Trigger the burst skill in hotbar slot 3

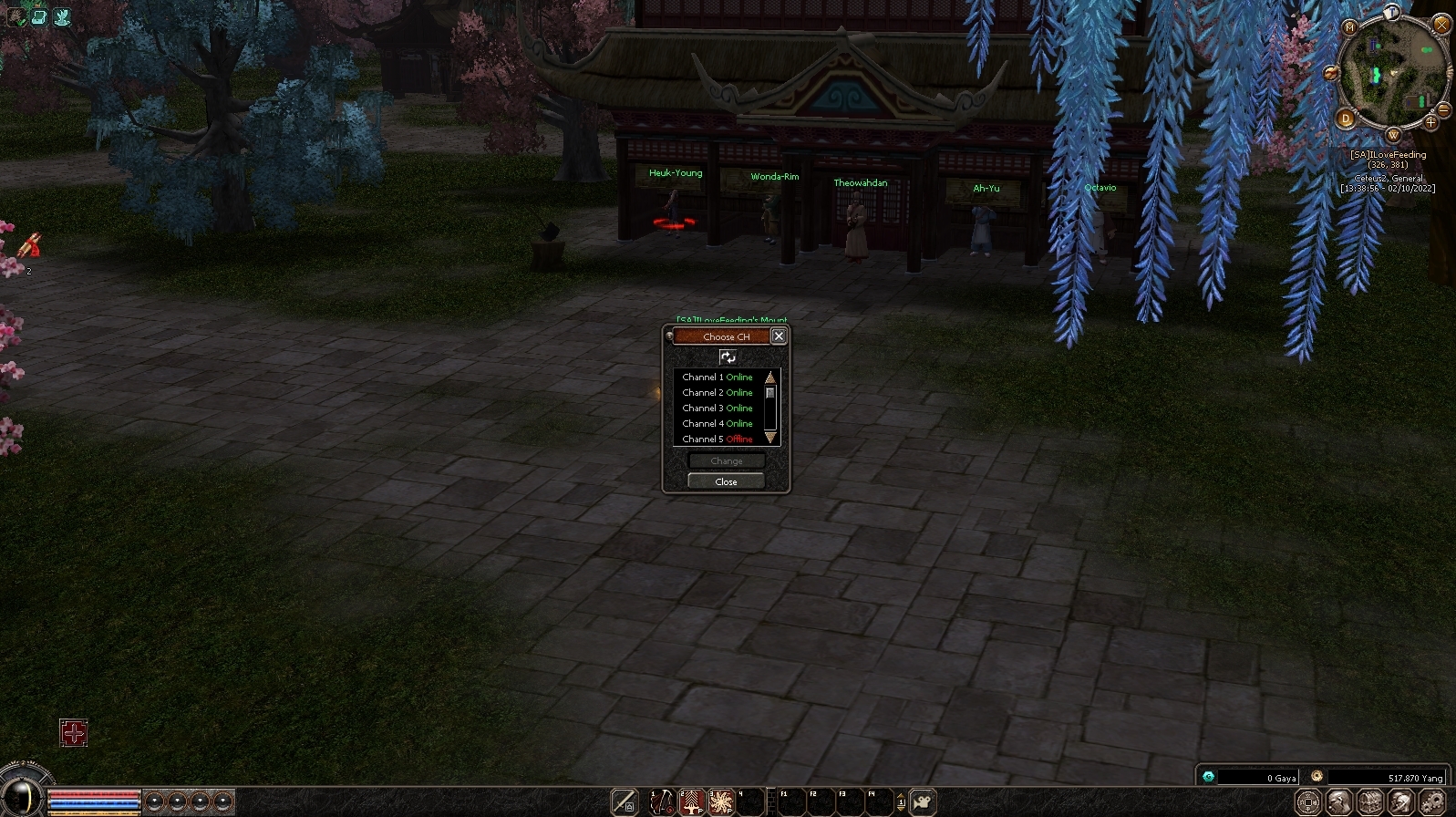click(720, 802)
